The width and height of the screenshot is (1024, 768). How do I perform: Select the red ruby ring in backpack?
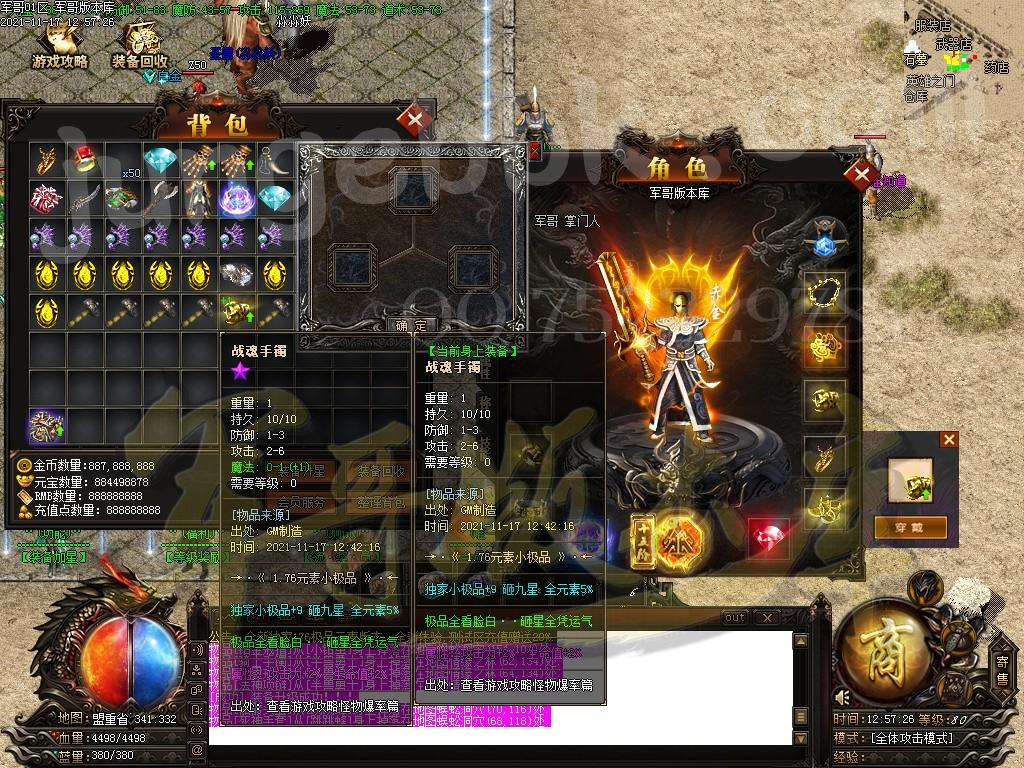click(x=83, y=161)
